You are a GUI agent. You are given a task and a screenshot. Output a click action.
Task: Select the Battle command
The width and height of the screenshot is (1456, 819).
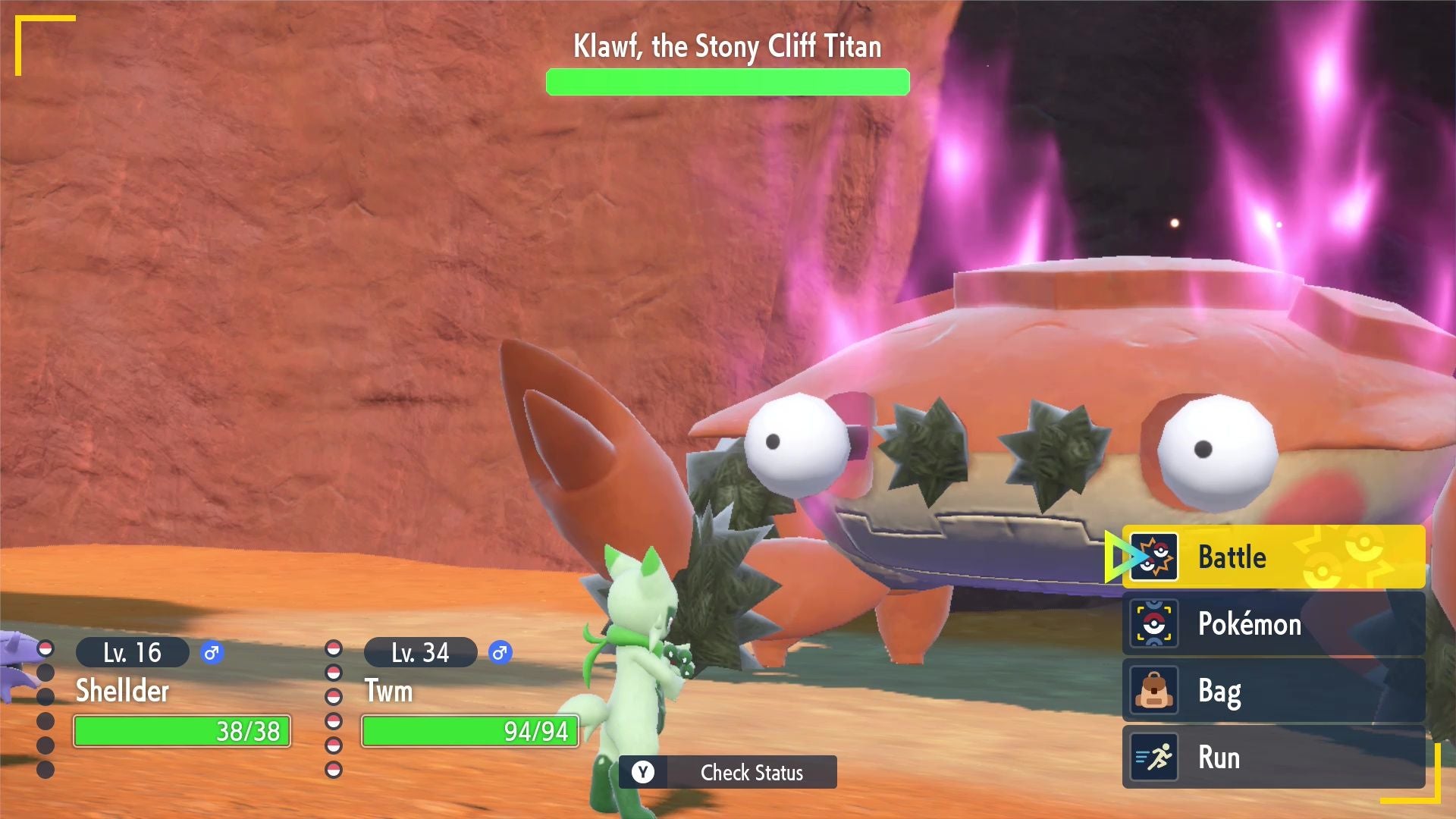coord(1272,557)
